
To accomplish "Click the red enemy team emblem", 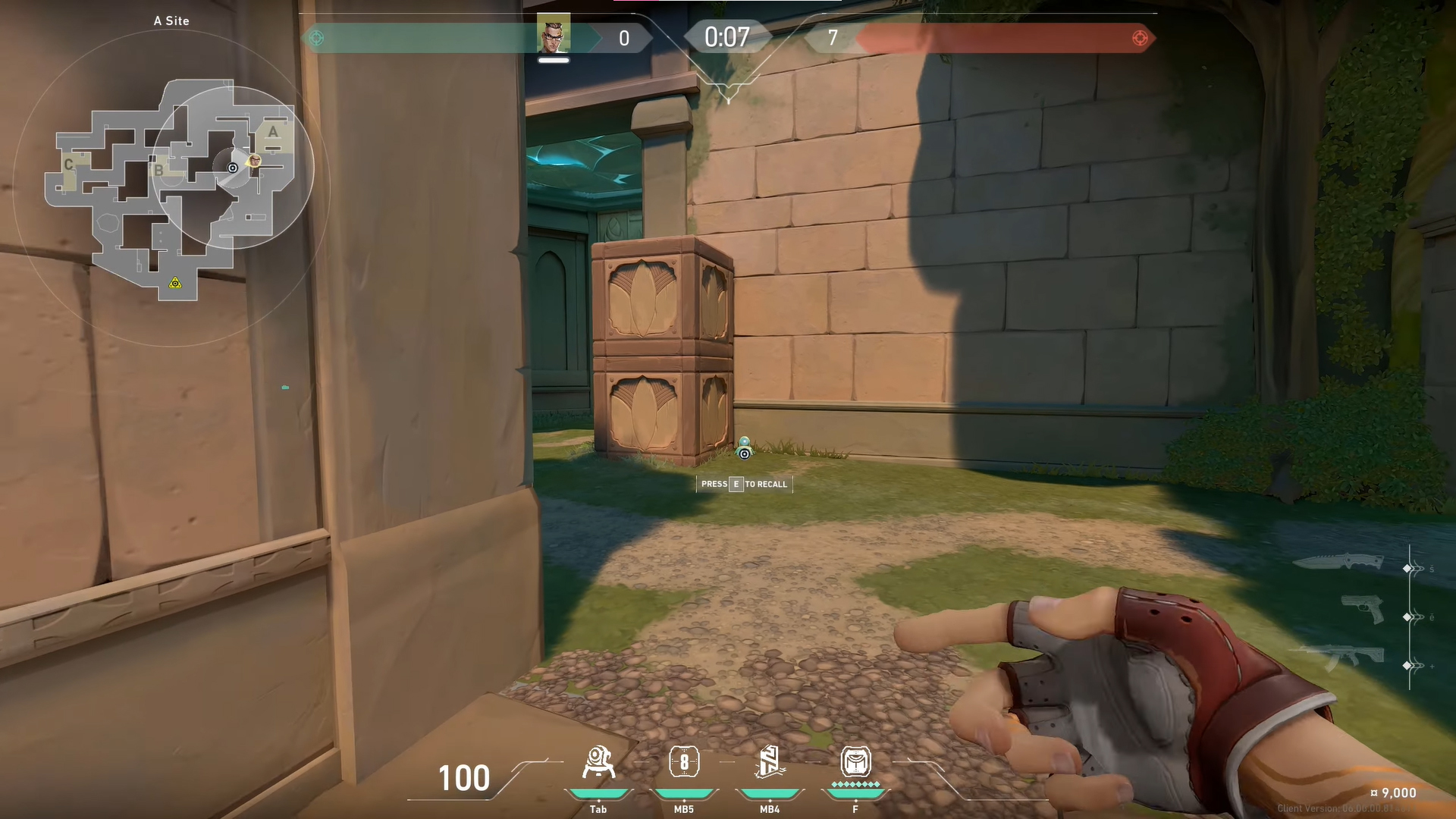I will coord(1139,38).
